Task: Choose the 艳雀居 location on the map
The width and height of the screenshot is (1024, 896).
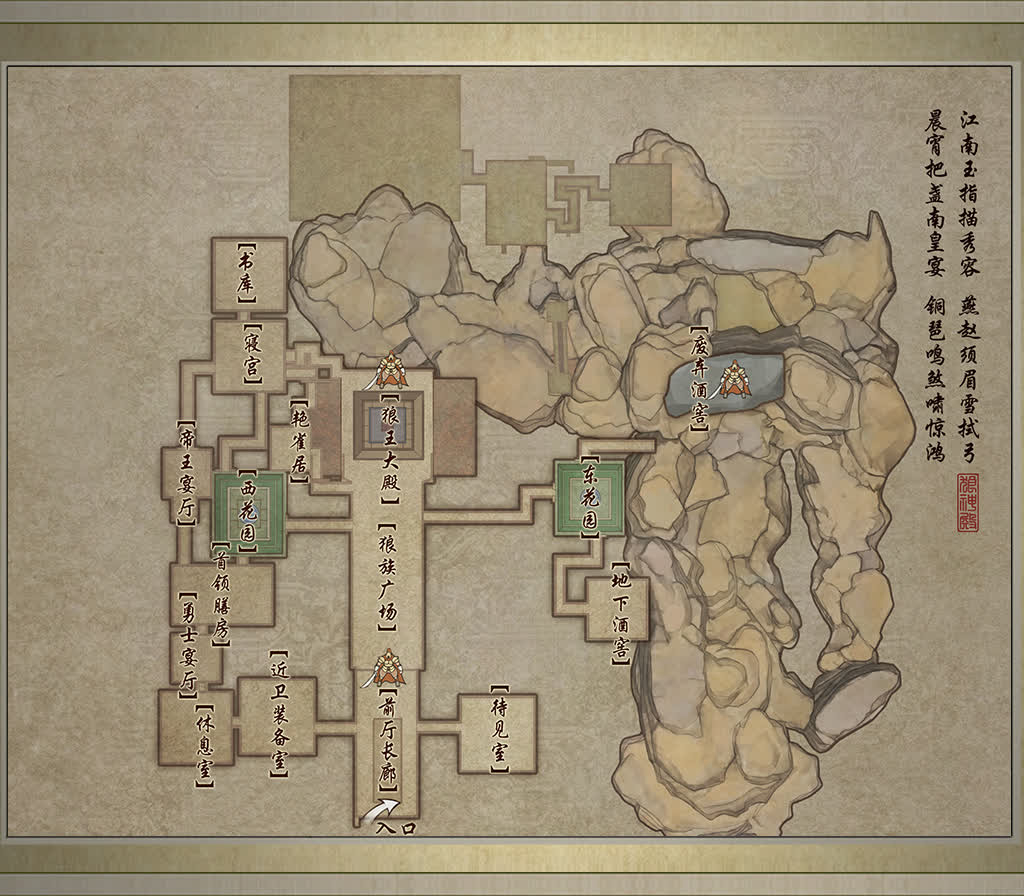Action: coord(298,444)
